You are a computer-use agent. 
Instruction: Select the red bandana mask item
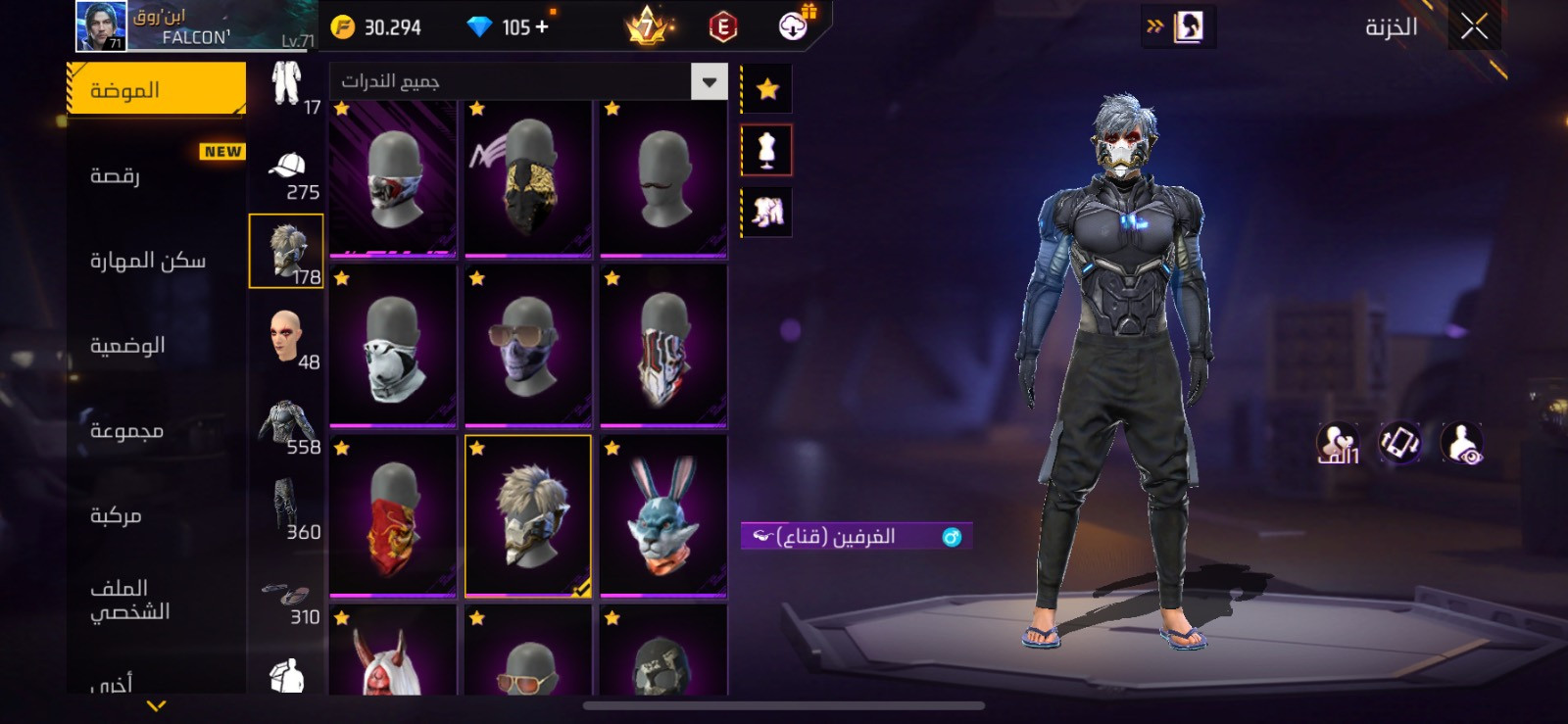coord(393,516)
